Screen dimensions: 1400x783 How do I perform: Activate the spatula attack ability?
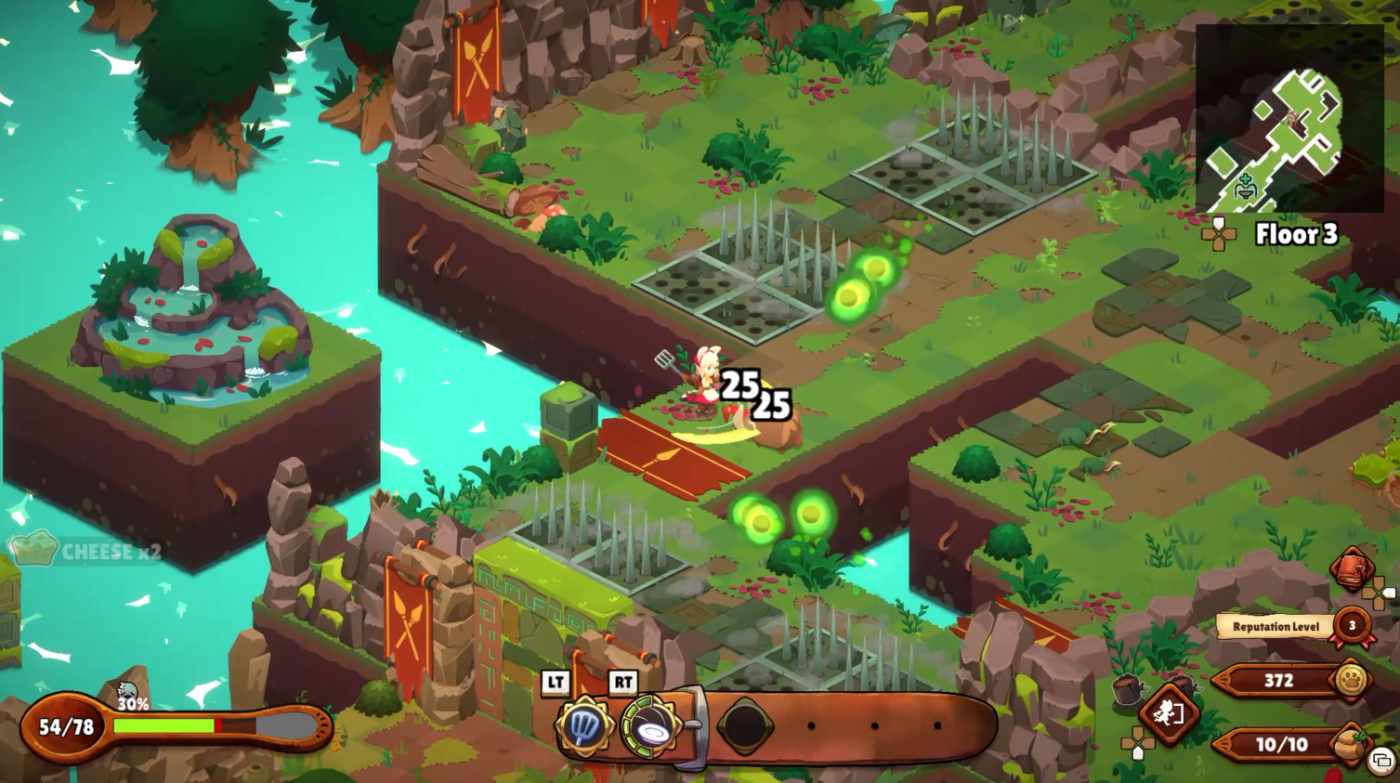point(586,725)
